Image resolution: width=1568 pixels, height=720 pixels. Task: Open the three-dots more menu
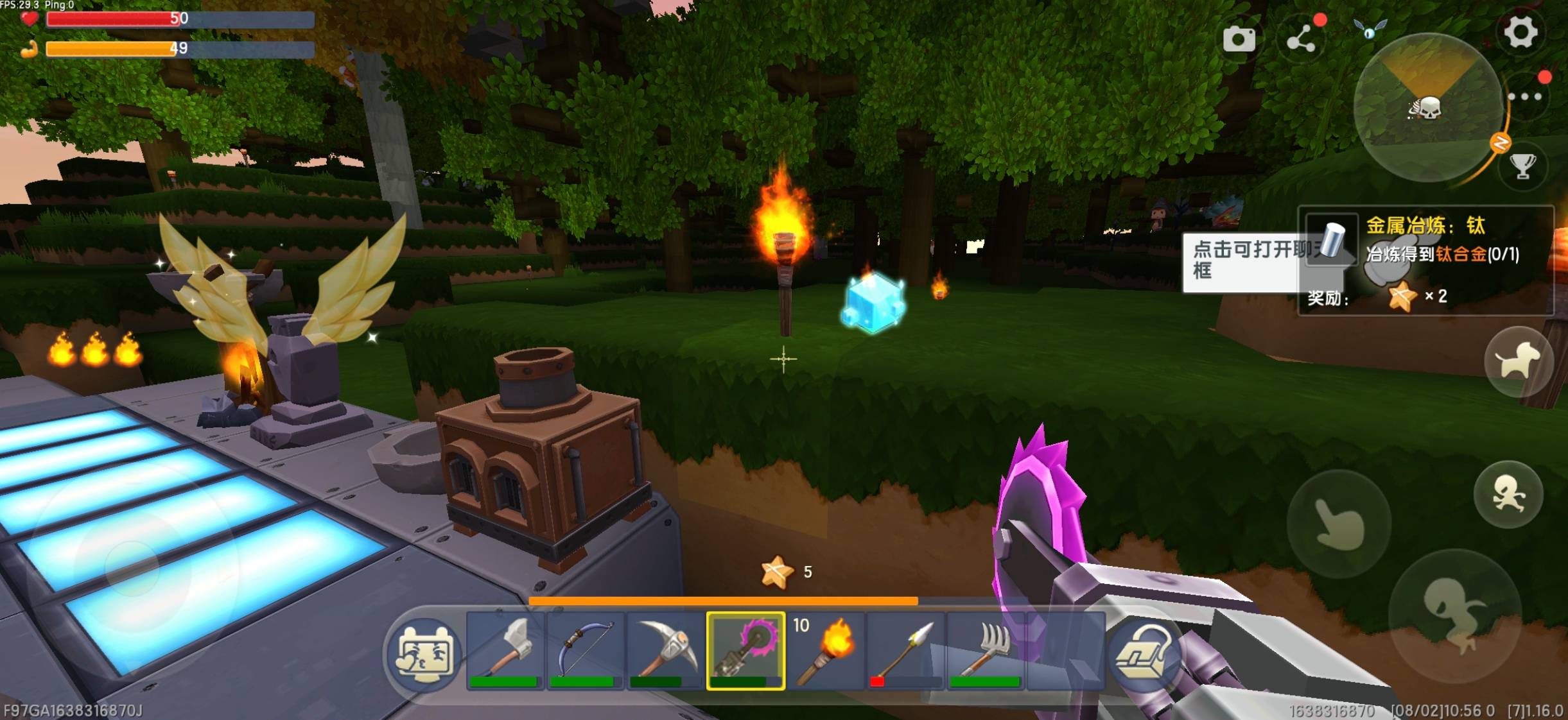(x=1526, y=97)
